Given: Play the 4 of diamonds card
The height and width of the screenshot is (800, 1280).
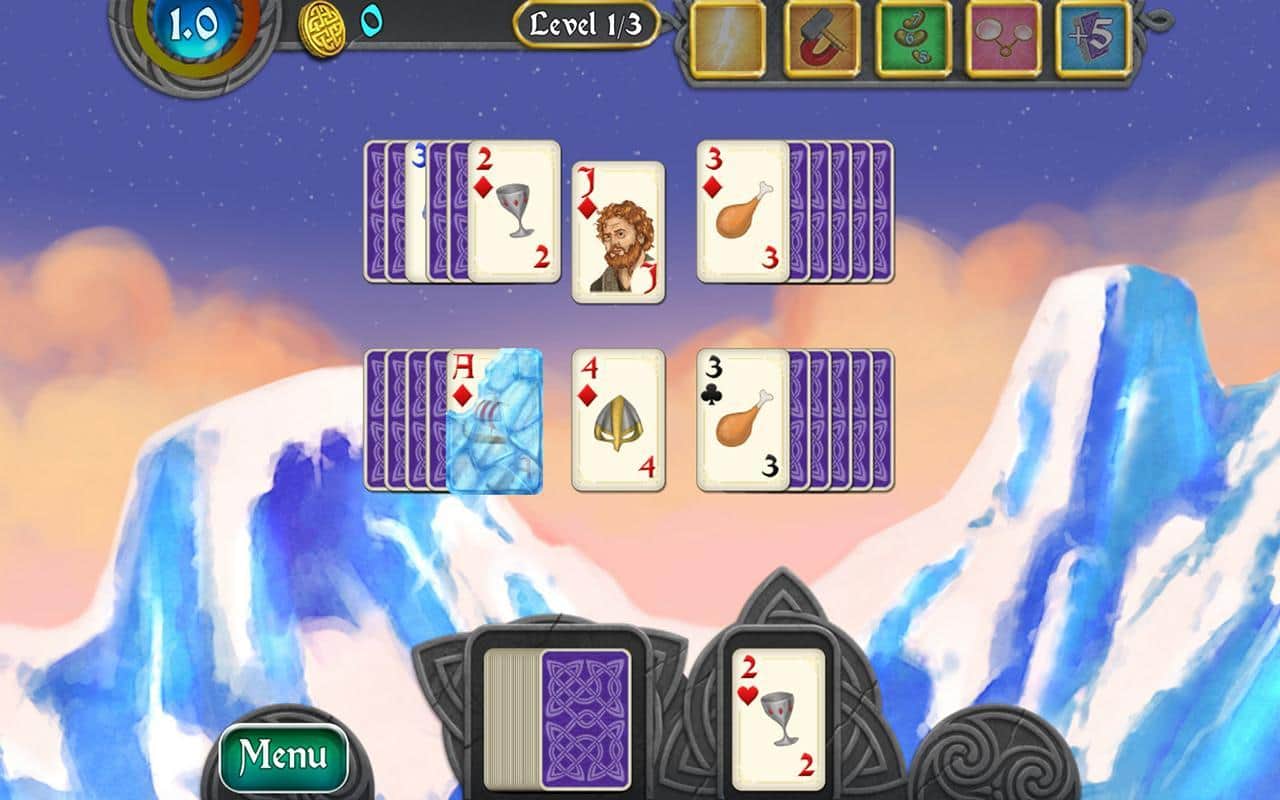Looking at the screenshot, I should click(x=618, y=420).
